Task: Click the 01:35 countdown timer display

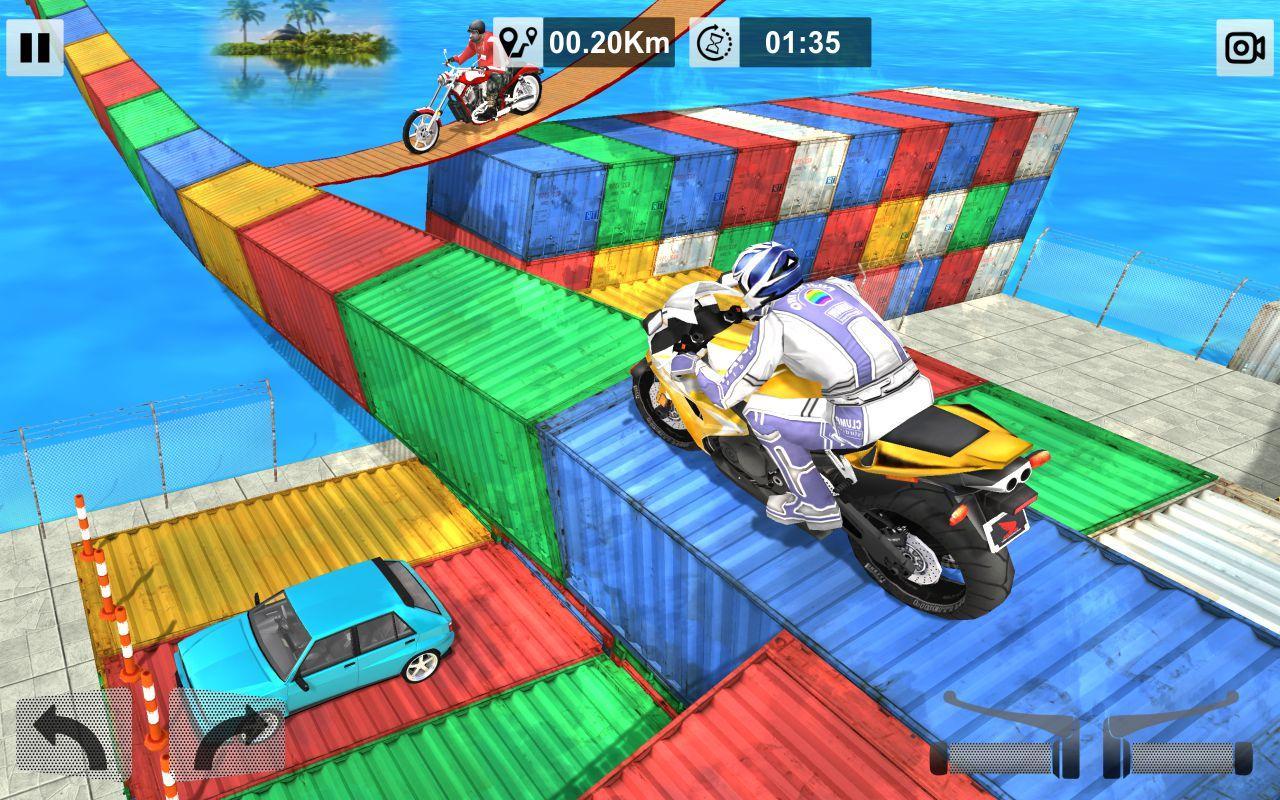Action: coord(805,40)
